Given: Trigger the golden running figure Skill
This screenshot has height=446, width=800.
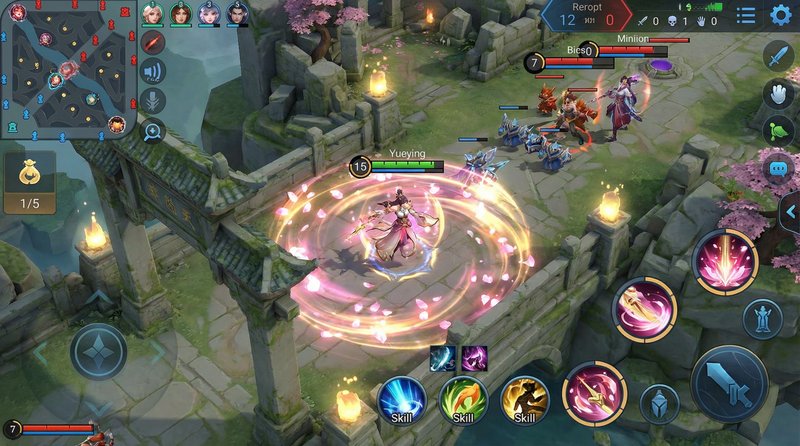Looking at the screenshot, I should pyautogui.click(x=524, y=400).
